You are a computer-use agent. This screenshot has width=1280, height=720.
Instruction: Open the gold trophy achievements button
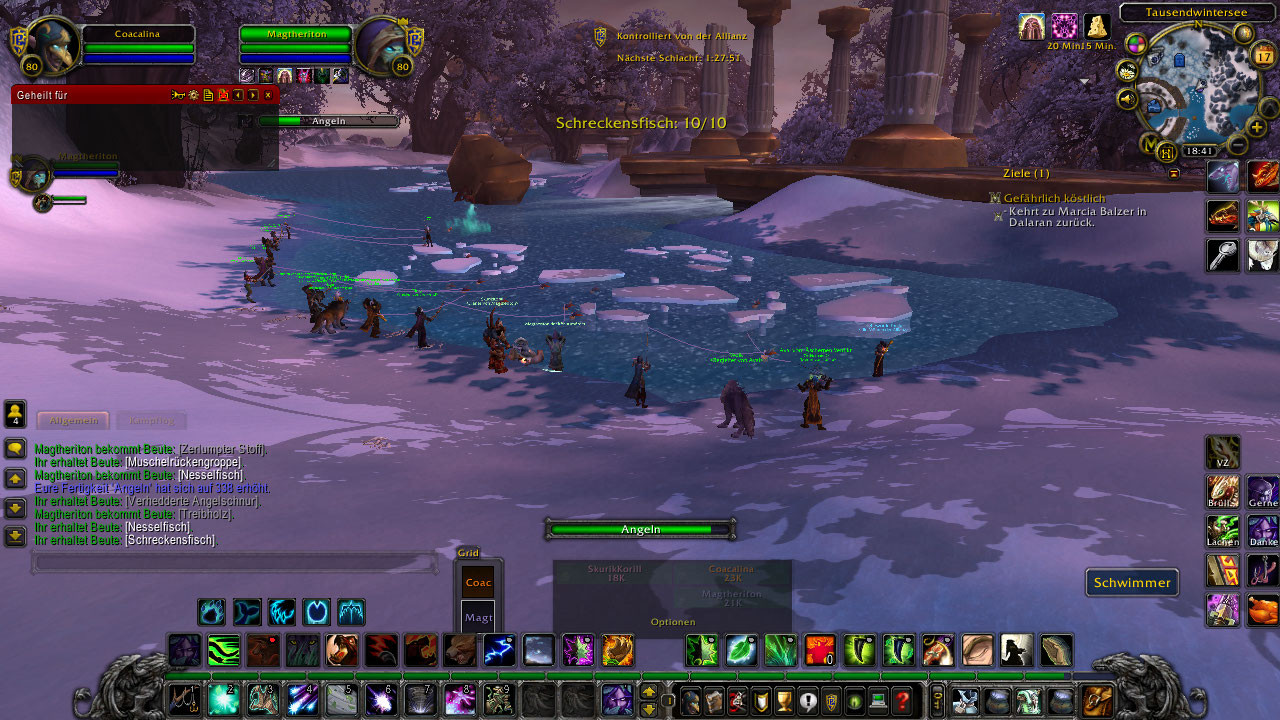click(784, 701)
